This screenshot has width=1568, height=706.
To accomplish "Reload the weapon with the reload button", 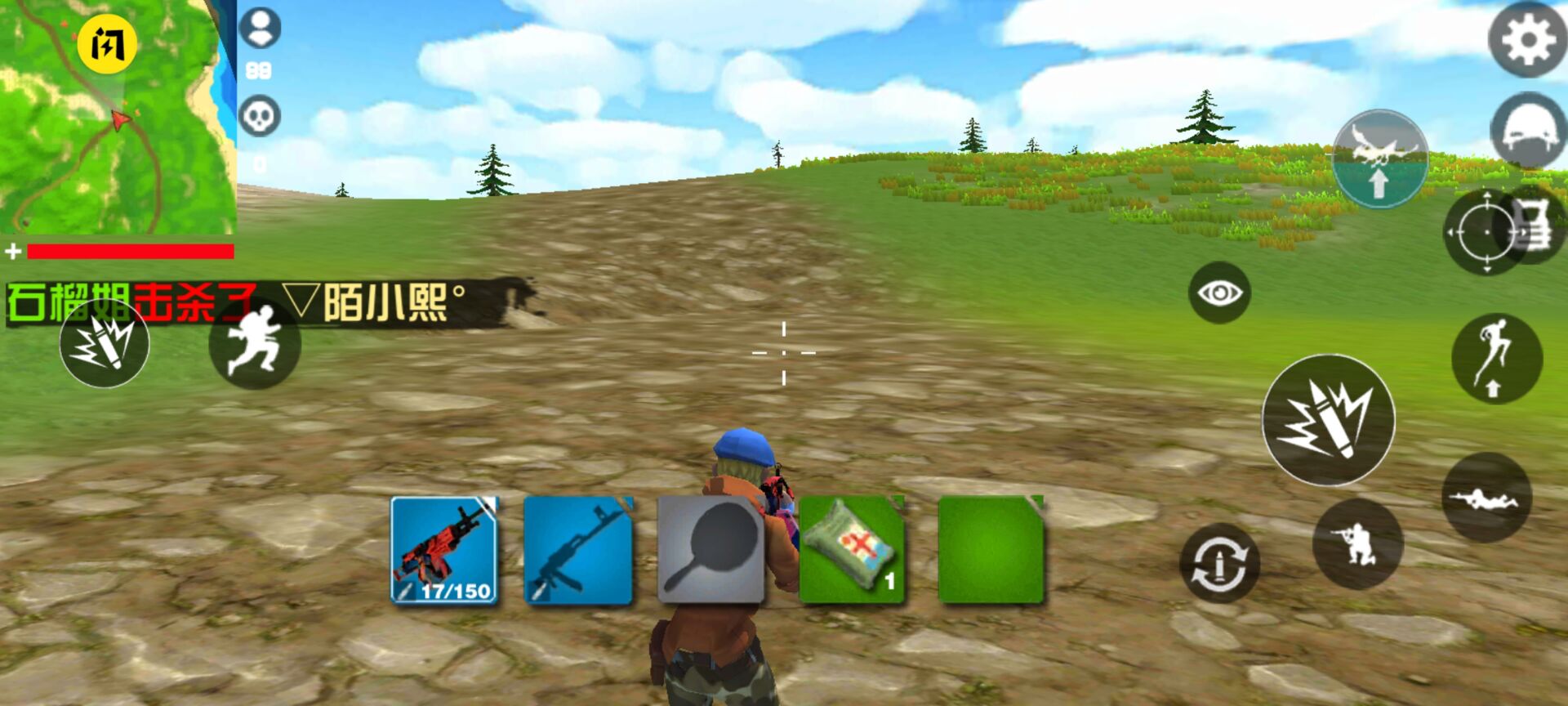I will point(1219,564).
